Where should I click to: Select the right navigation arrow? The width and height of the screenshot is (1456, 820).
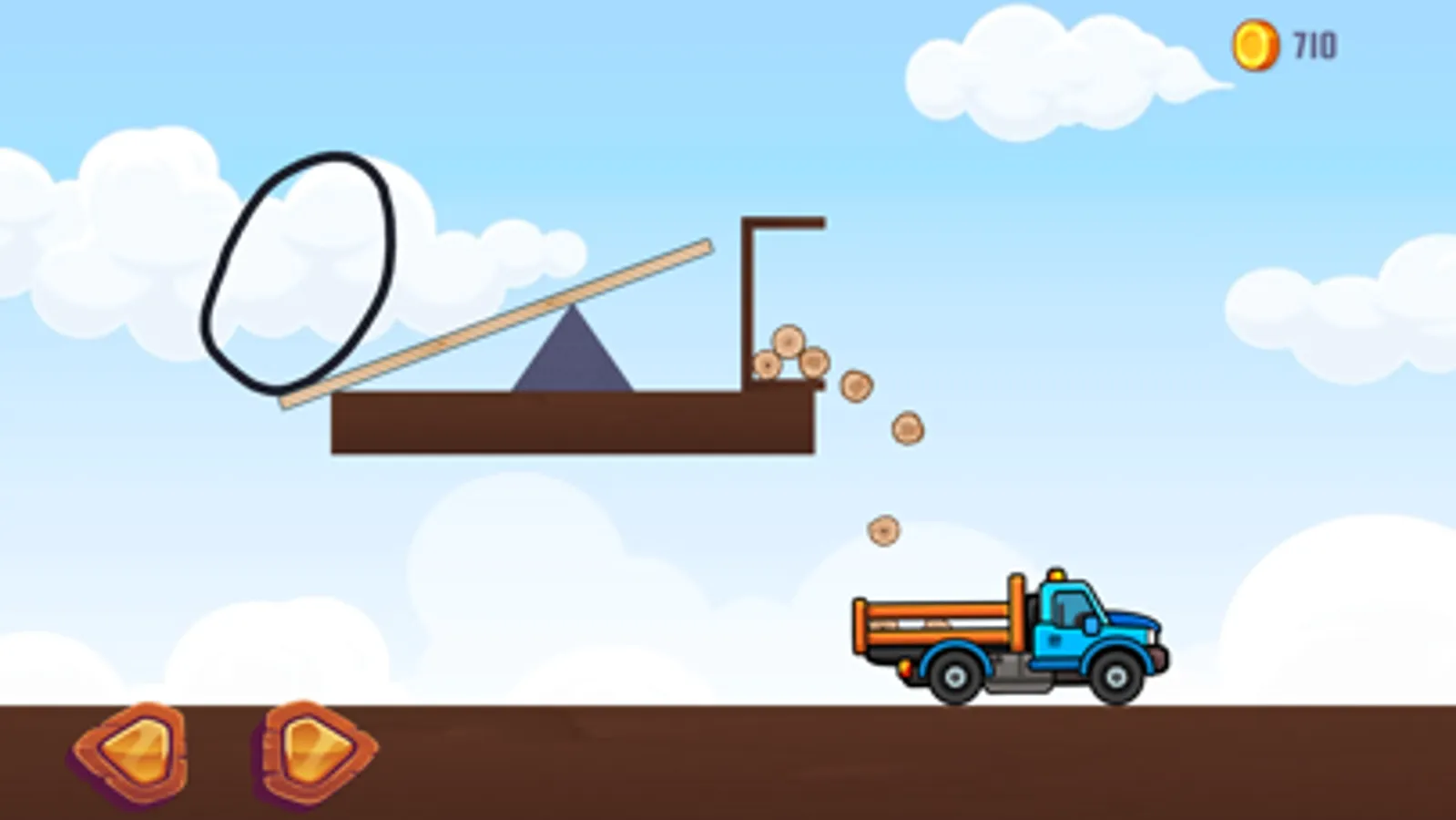[314, 749]
